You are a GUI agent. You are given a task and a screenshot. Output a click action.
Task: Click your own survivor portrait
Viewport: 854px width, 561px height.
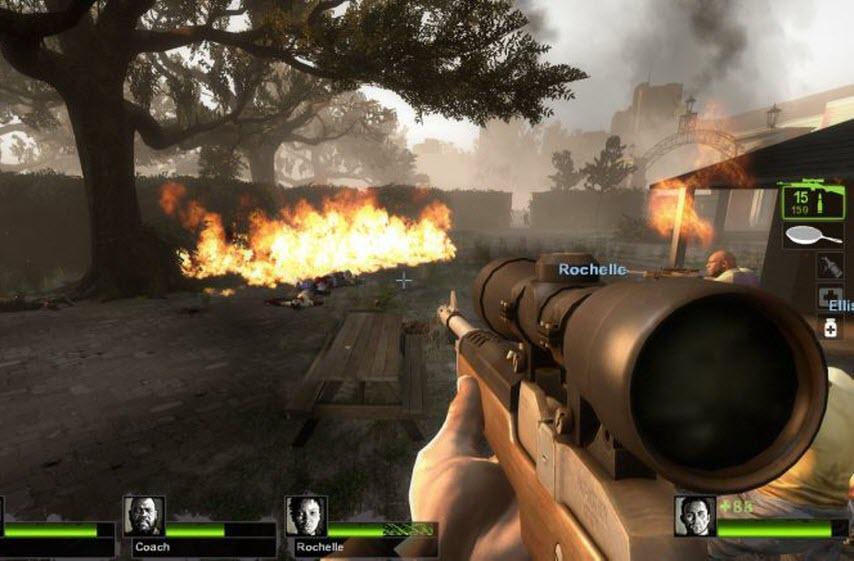coord(694,516)
